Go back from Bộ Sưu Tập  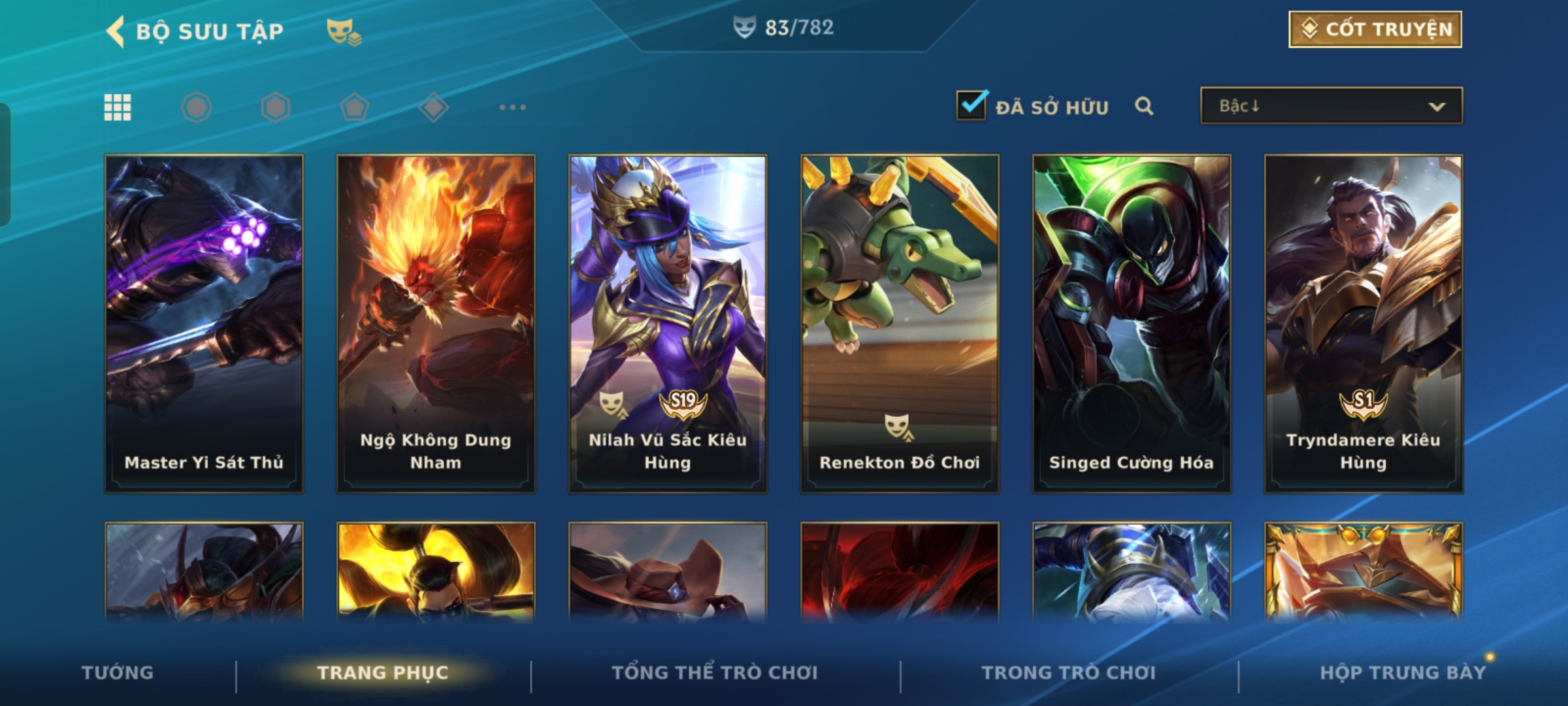[116, 31]
